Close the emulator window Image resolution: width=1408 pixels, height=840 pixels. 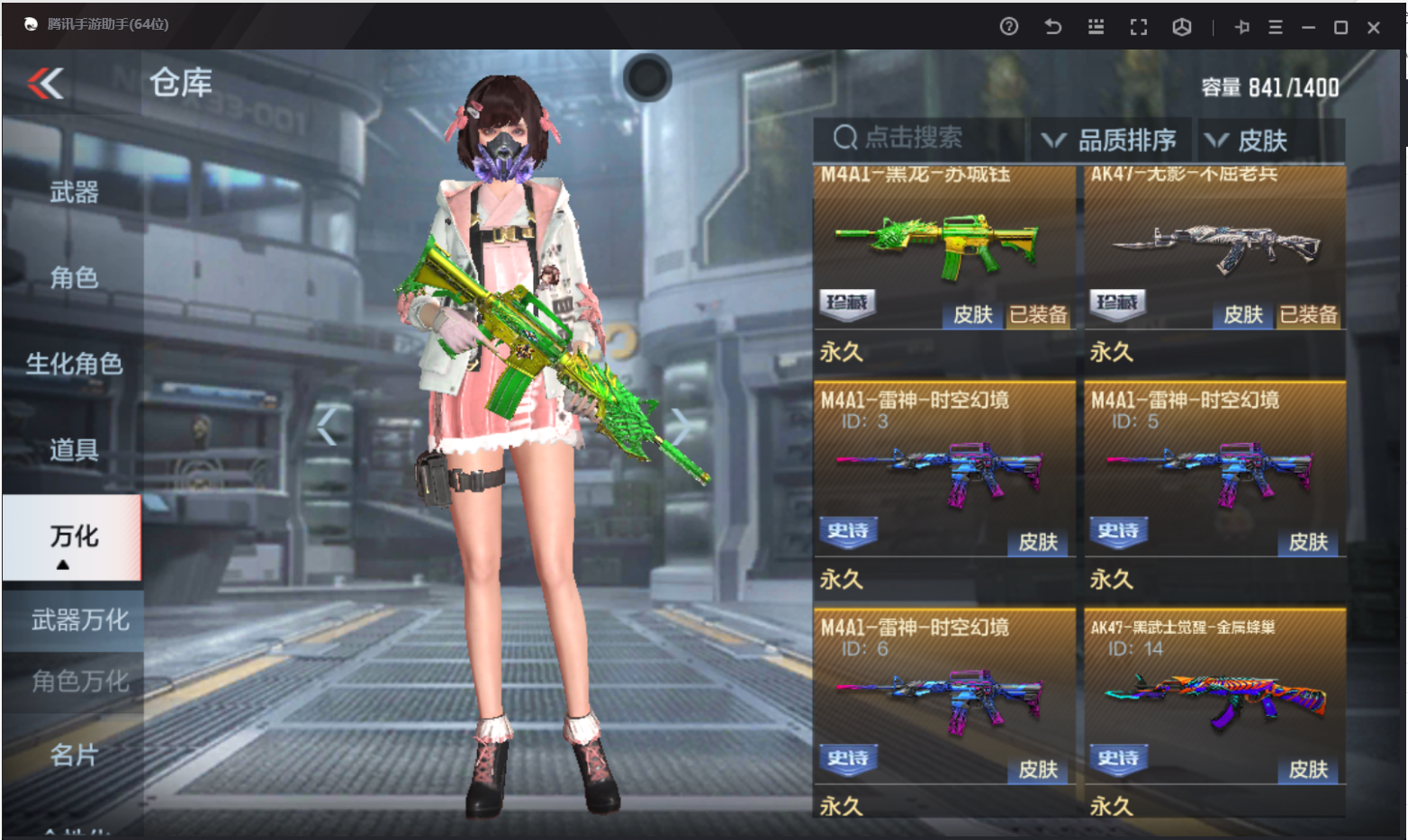1373,28
